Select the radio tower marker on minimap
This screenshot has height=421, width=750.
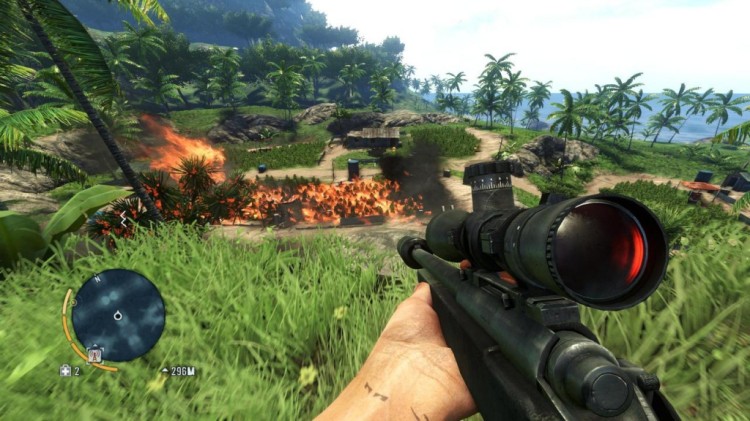click(95, 354)
